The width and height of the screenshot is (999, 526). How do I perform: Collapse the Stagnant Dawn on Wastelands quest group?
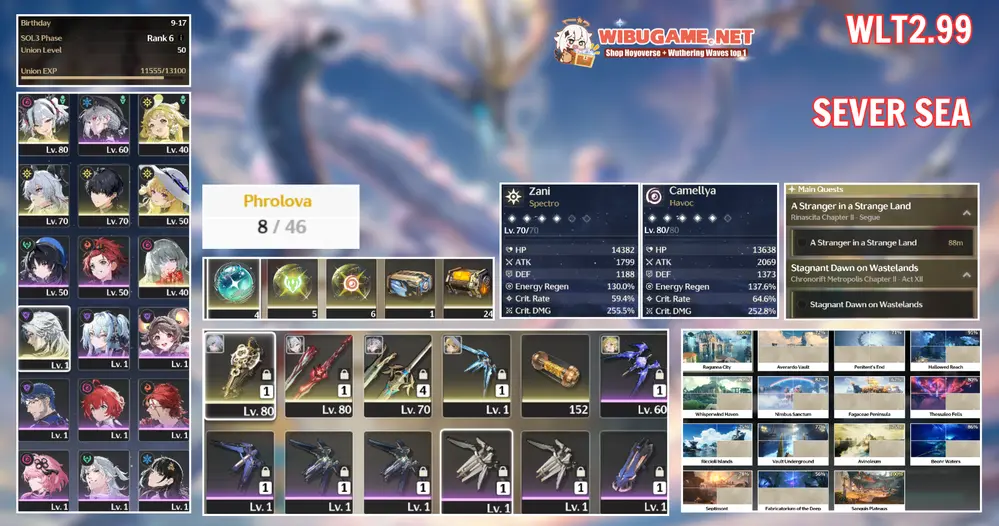968,274
